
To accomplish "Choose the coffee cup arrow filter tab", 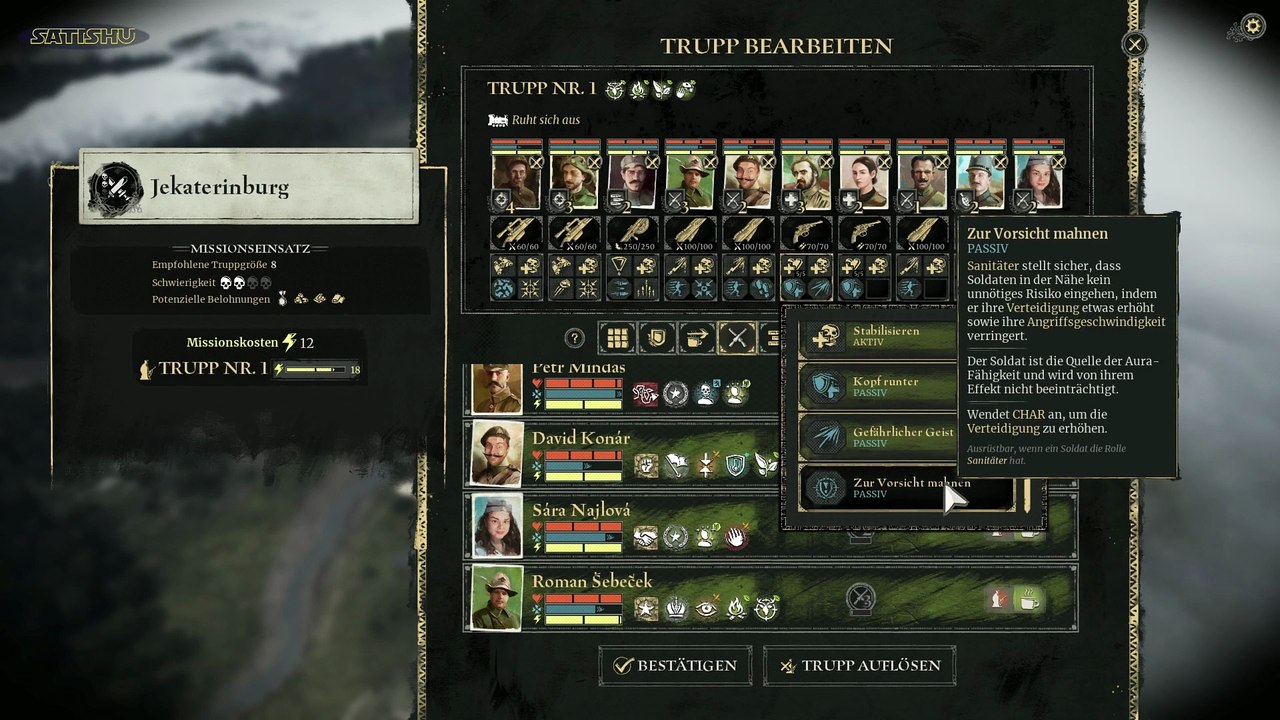I will point(697,338).
